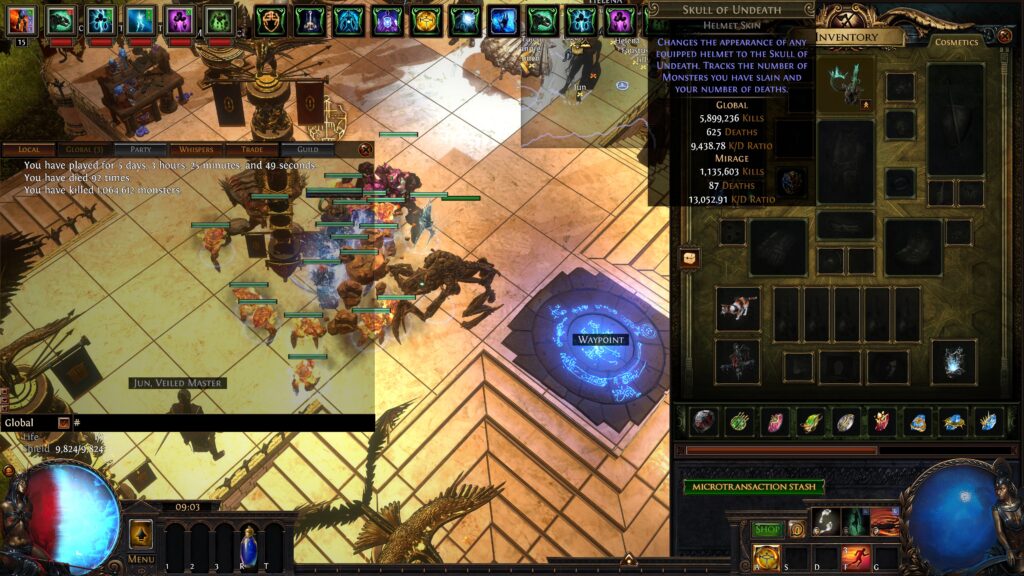Select the cat pet cosmetic slot
Viewport: 1024px width, 576px height.
point(737,308)
